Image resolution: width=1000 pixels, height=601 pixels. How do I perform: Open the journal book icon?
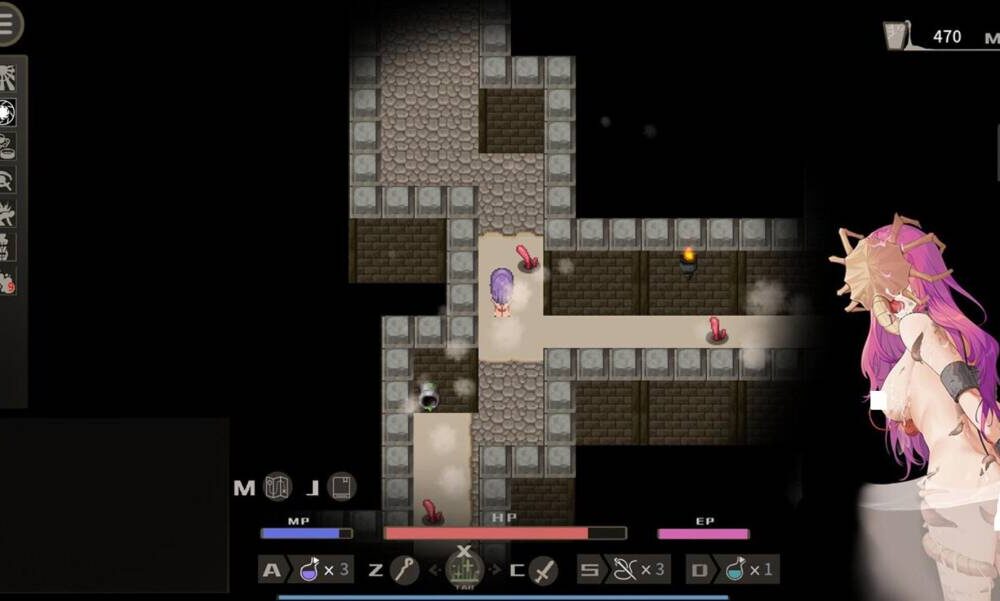click(341, 487)
